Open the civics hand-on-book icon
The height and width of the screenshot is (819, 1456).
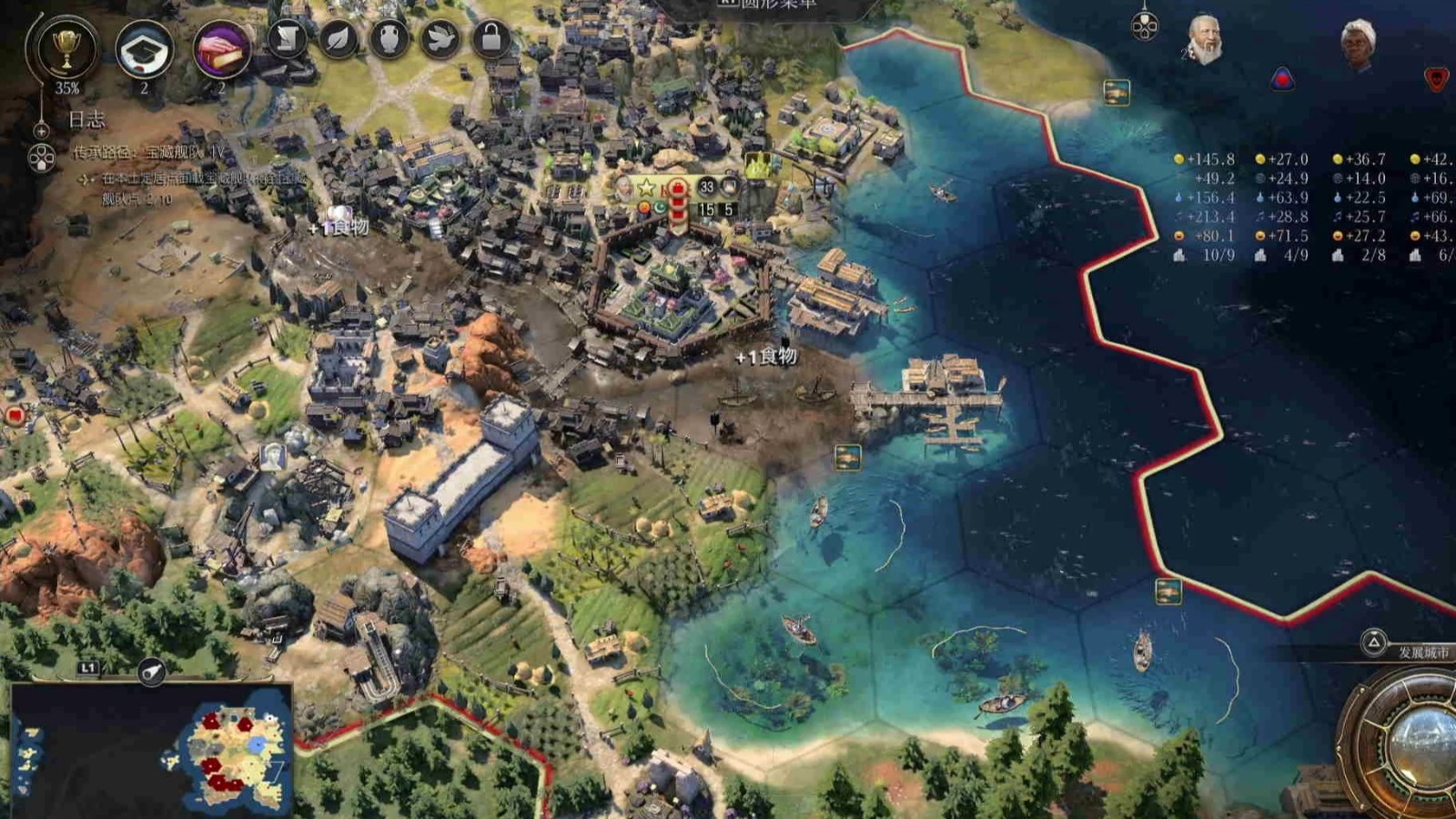point(221,51)
